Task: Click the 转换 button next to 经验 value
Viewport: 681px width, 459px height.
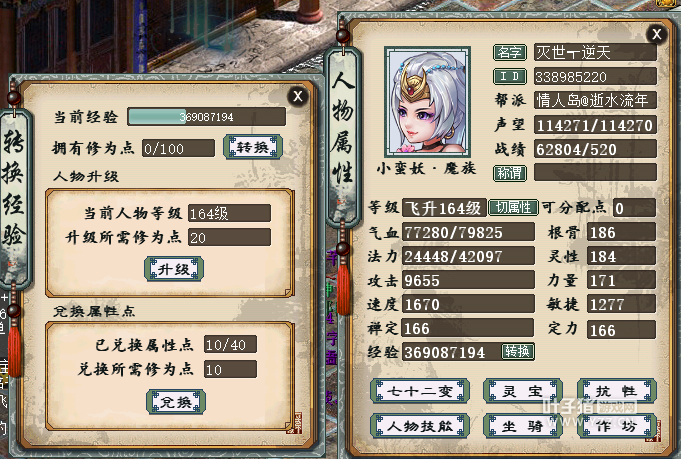Action: tap(518, 352)
